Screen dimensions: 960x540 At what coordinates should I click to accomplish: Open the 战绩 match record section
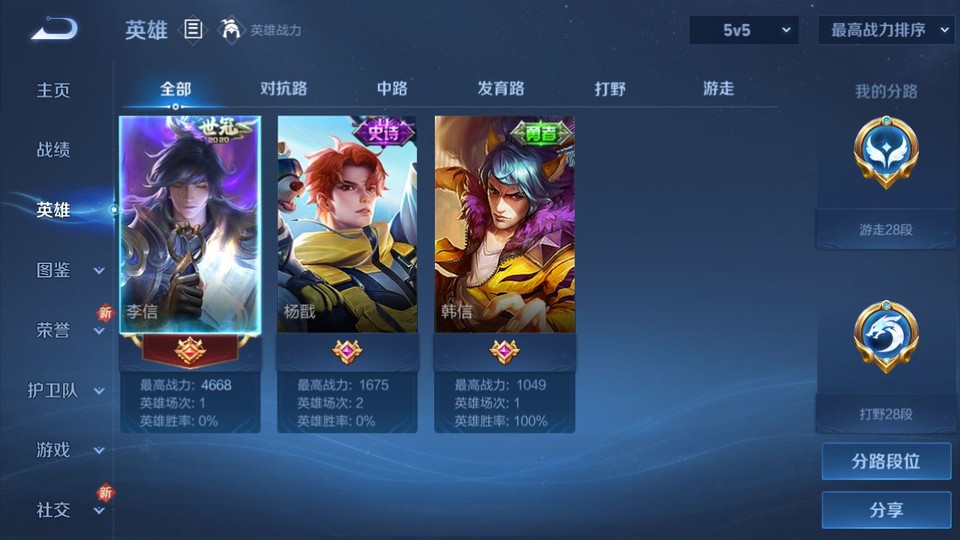point(54,150)
